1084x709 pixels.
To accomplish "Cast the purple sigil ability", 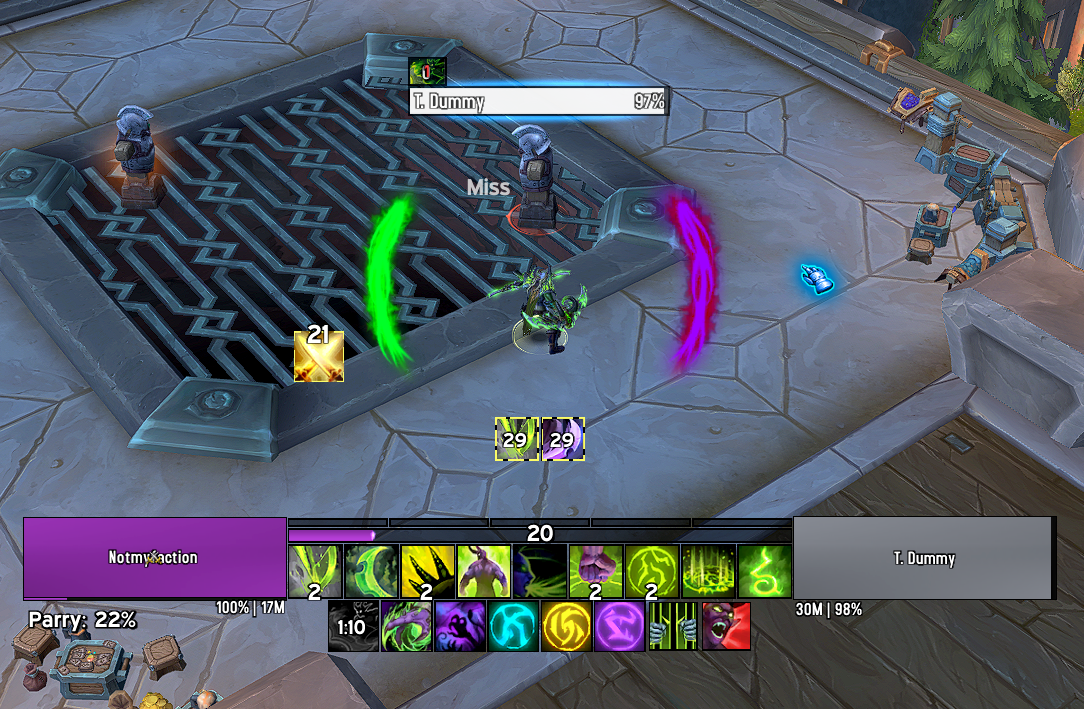I will [x=620, y=626].
